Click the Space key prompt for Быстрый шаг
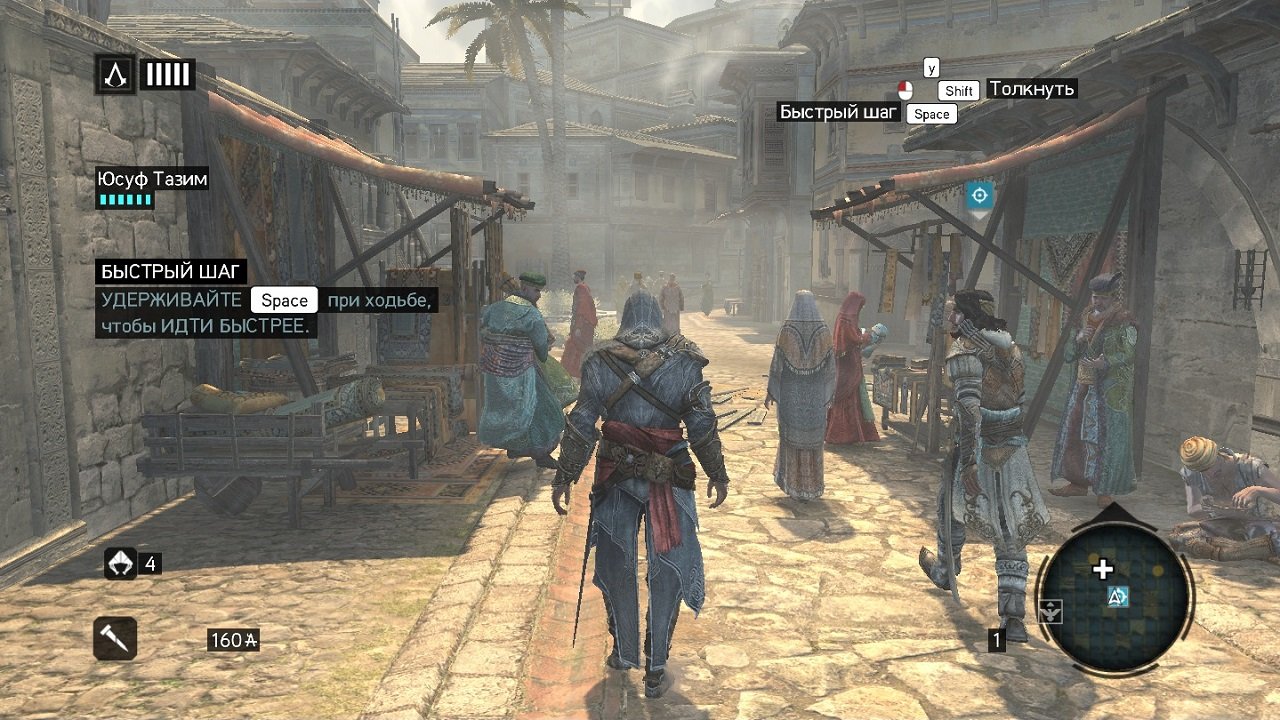Screen dimensions: 1280x720 click(x=932, y=113)
